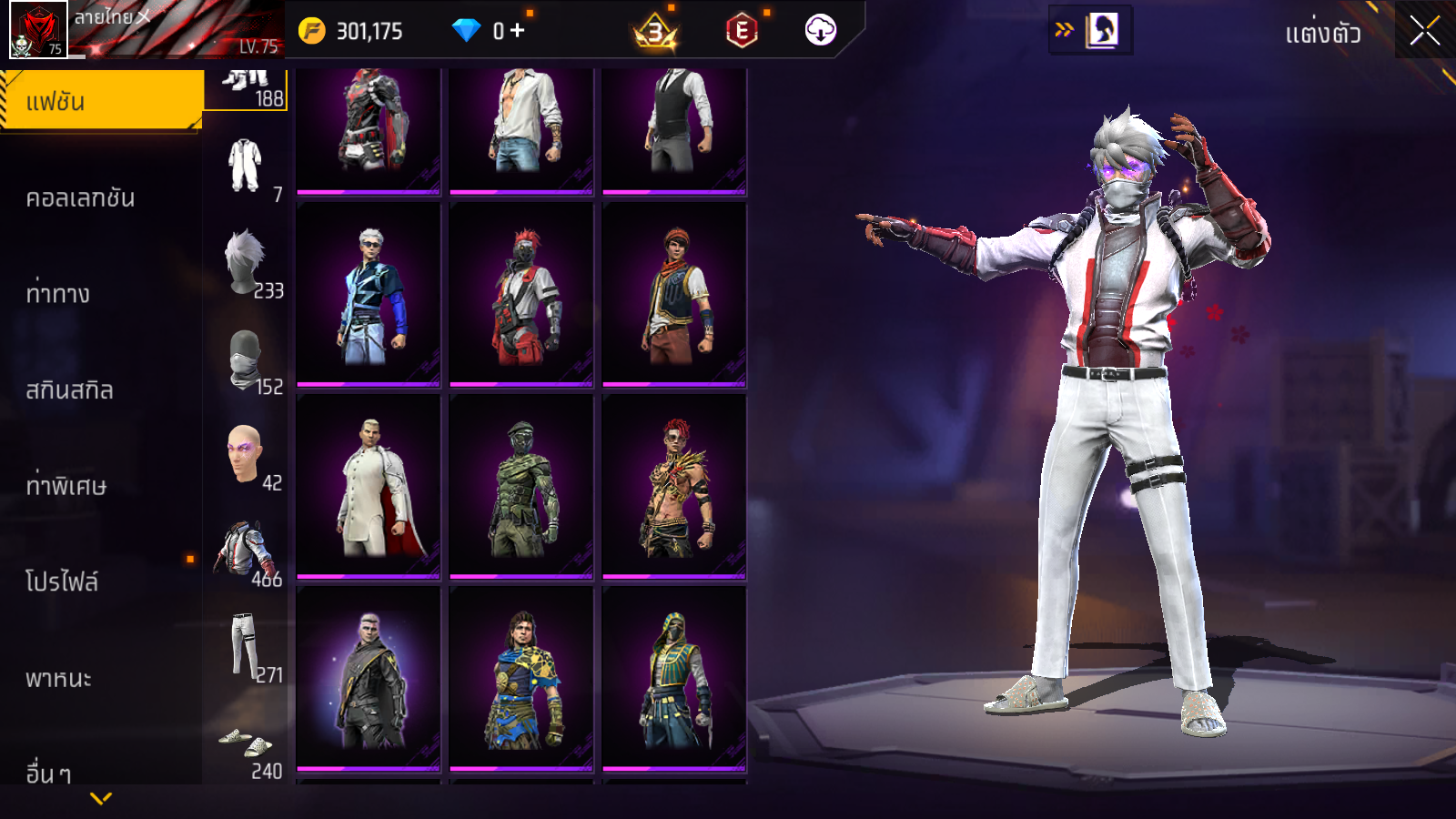Pick the white coat with red cape outfit
The height and width of the screenshot is (819, 1456).
(x=369, y=487)
